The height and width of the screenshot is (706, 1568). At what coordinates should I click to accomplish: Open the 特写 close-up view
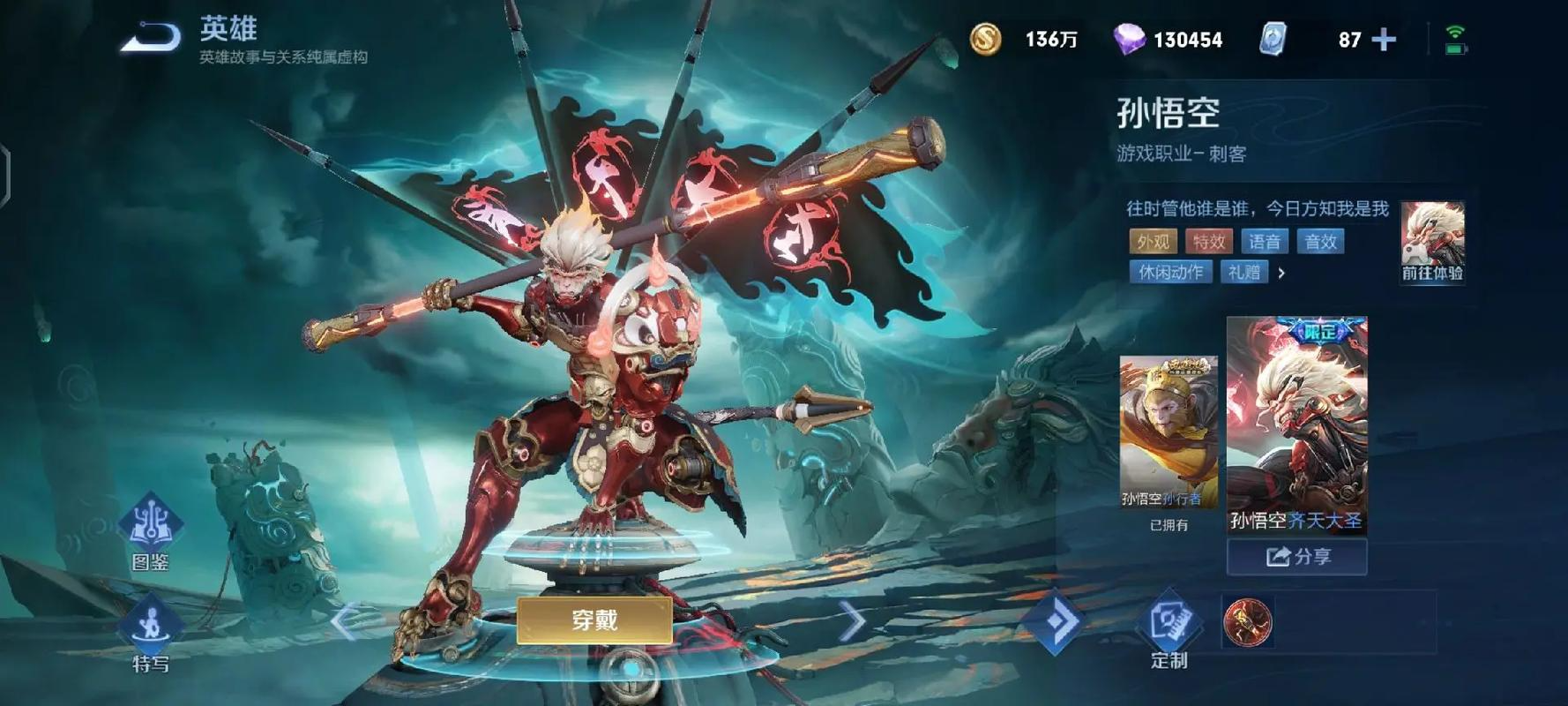click(150, 635)
